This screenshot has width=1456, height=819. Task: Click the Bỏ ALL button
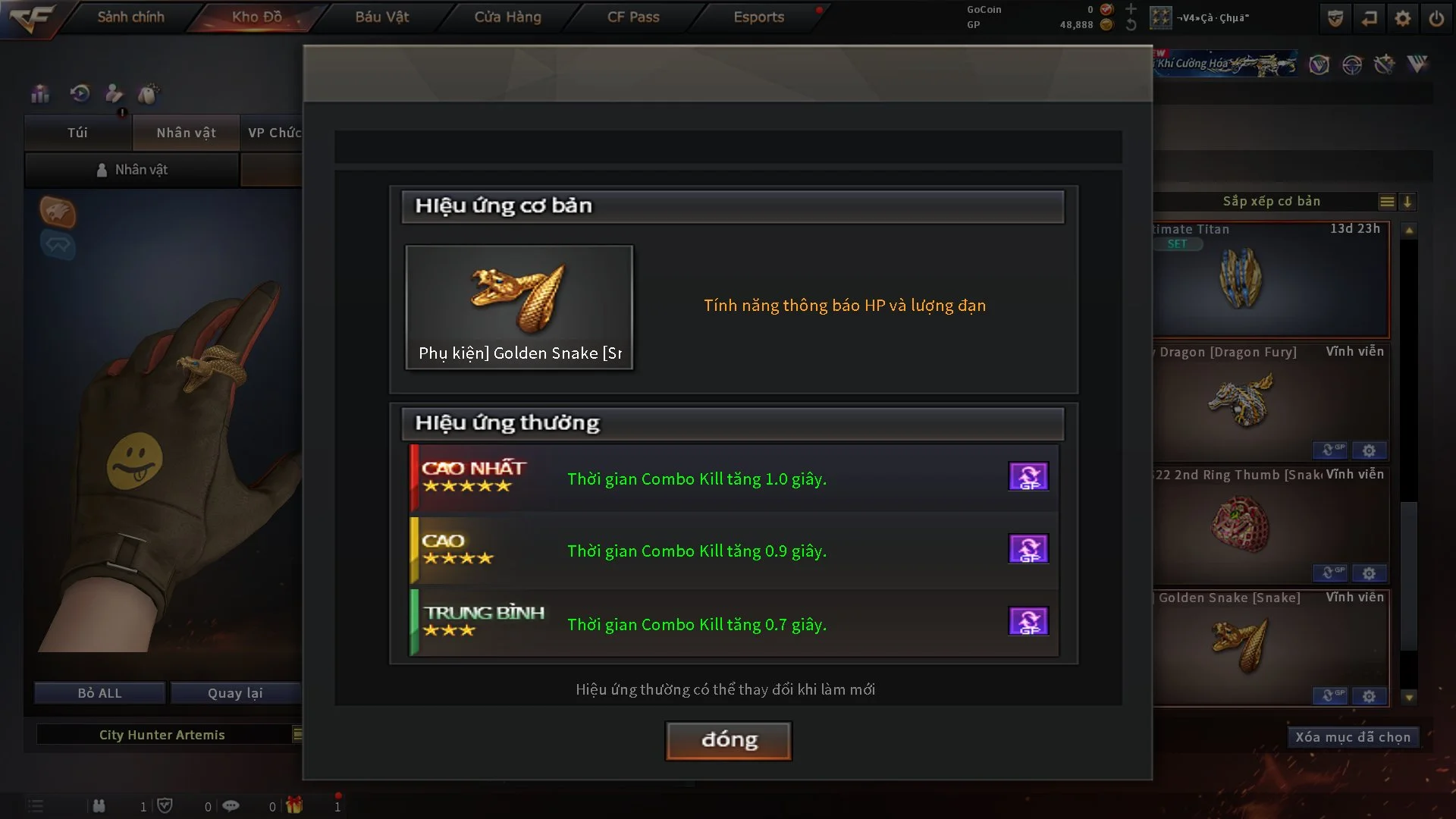(x=99, y=693)
